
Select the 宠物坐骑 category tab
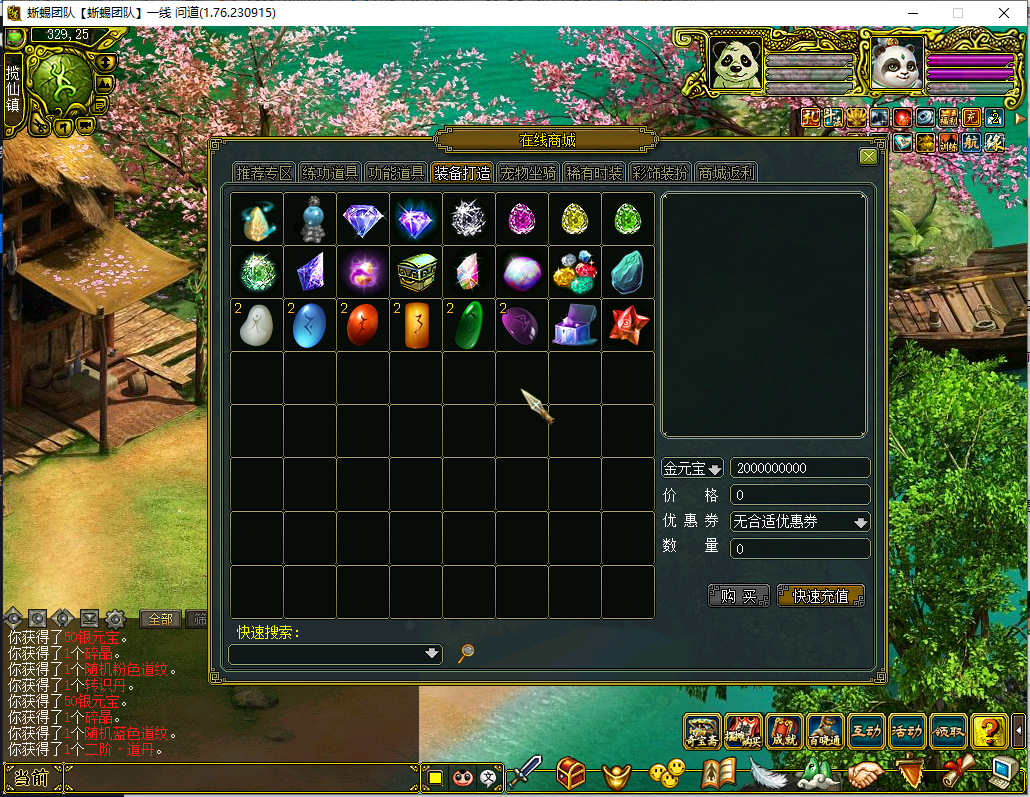528,173
